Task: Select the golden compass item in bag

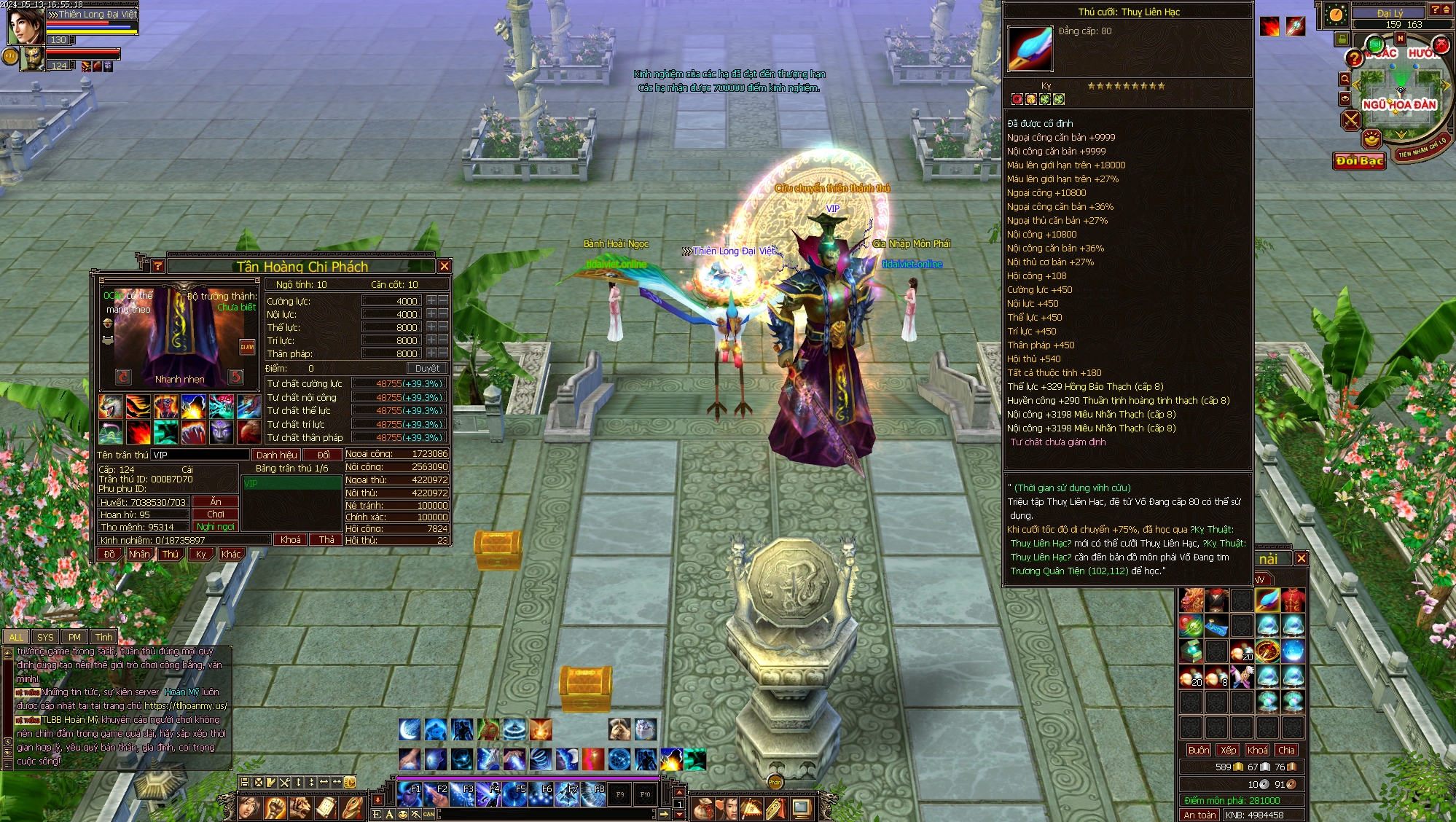Action: click(1267, 651)
